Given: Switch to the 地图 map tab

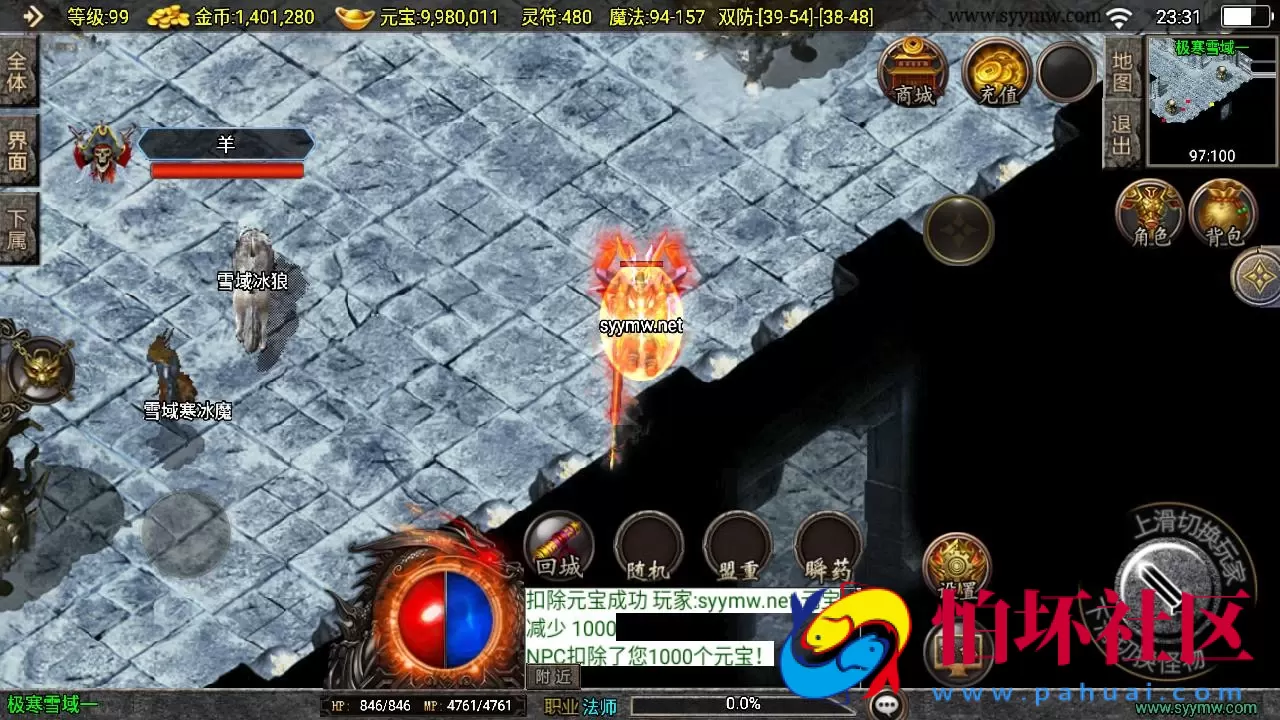Looking at the screenshot, I should (1124, 75).
